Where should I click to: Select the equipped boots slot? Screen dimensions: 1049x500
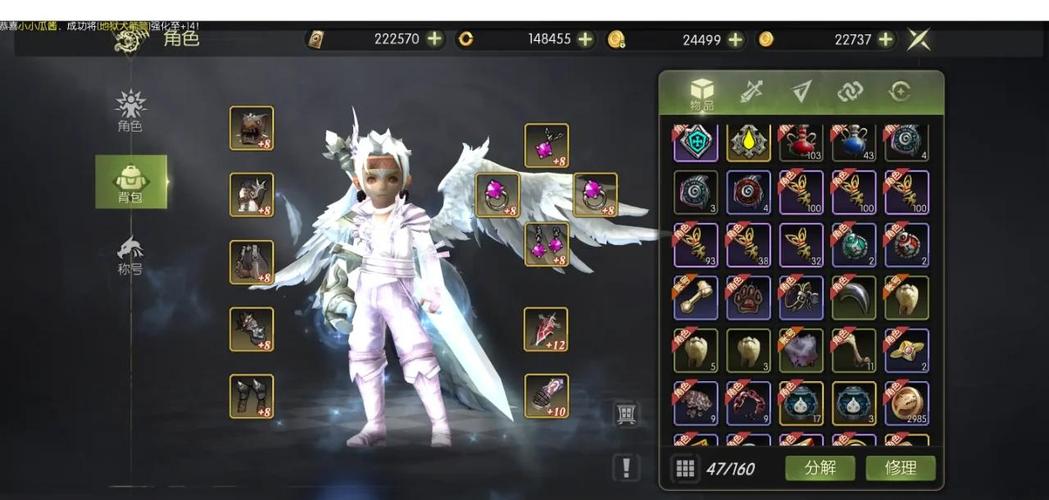click(x=251, y=395)
